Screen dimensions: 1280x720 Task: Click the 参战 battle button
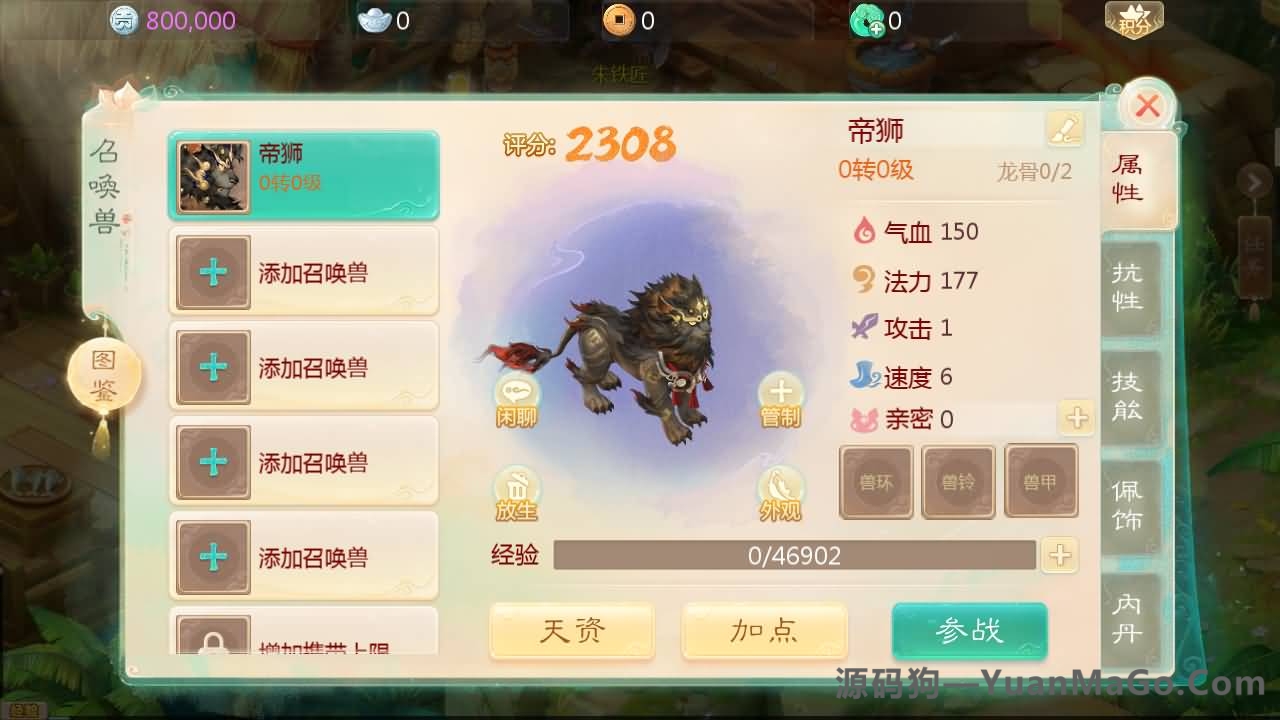(x=969, y=632)
